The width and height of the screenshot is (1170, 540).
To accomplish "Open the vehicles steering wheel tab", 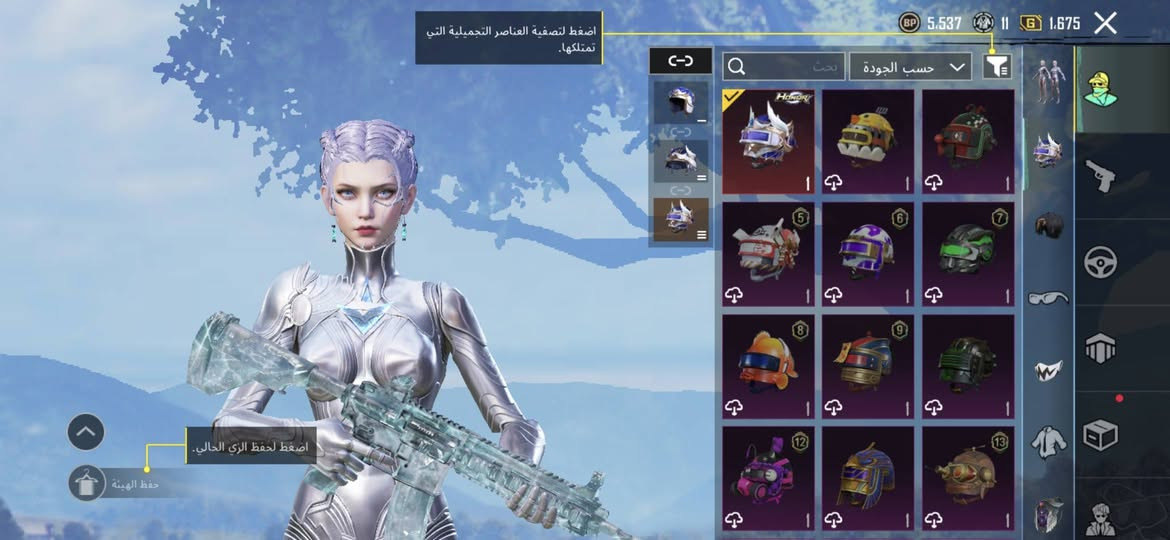I will coord(1100,262).
